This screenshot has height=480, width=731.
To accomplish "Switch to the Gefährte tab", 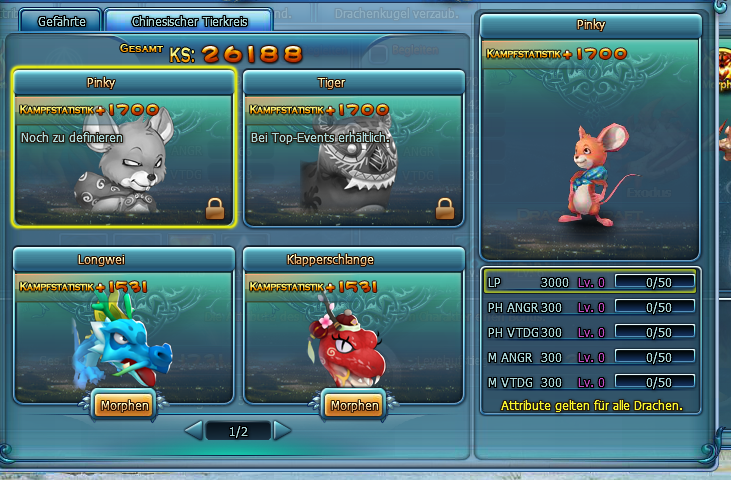I will (x=69, y=21).
